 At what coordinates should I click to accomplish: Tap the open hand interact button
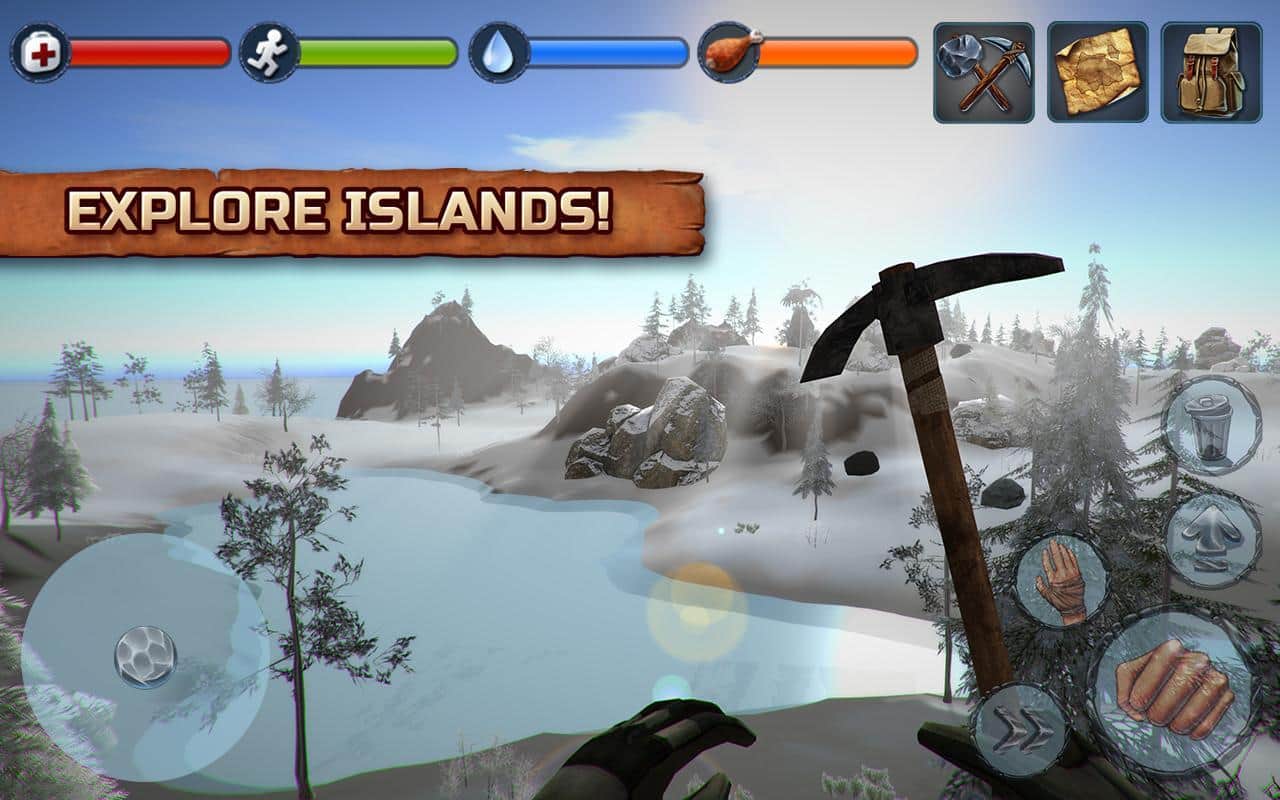coord(1062,580)
